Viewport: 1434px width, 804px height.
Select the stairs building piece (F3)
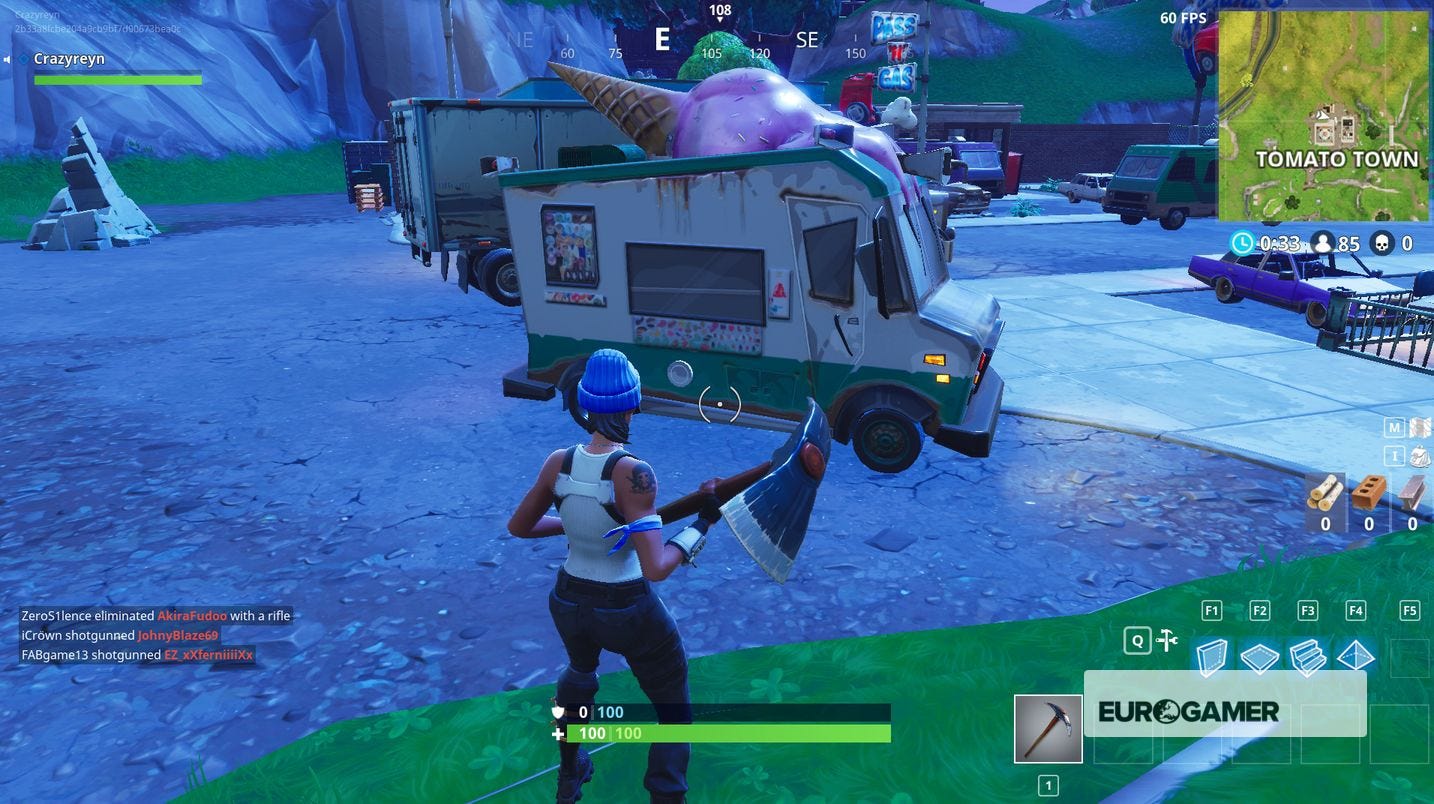click(1309, 655)
